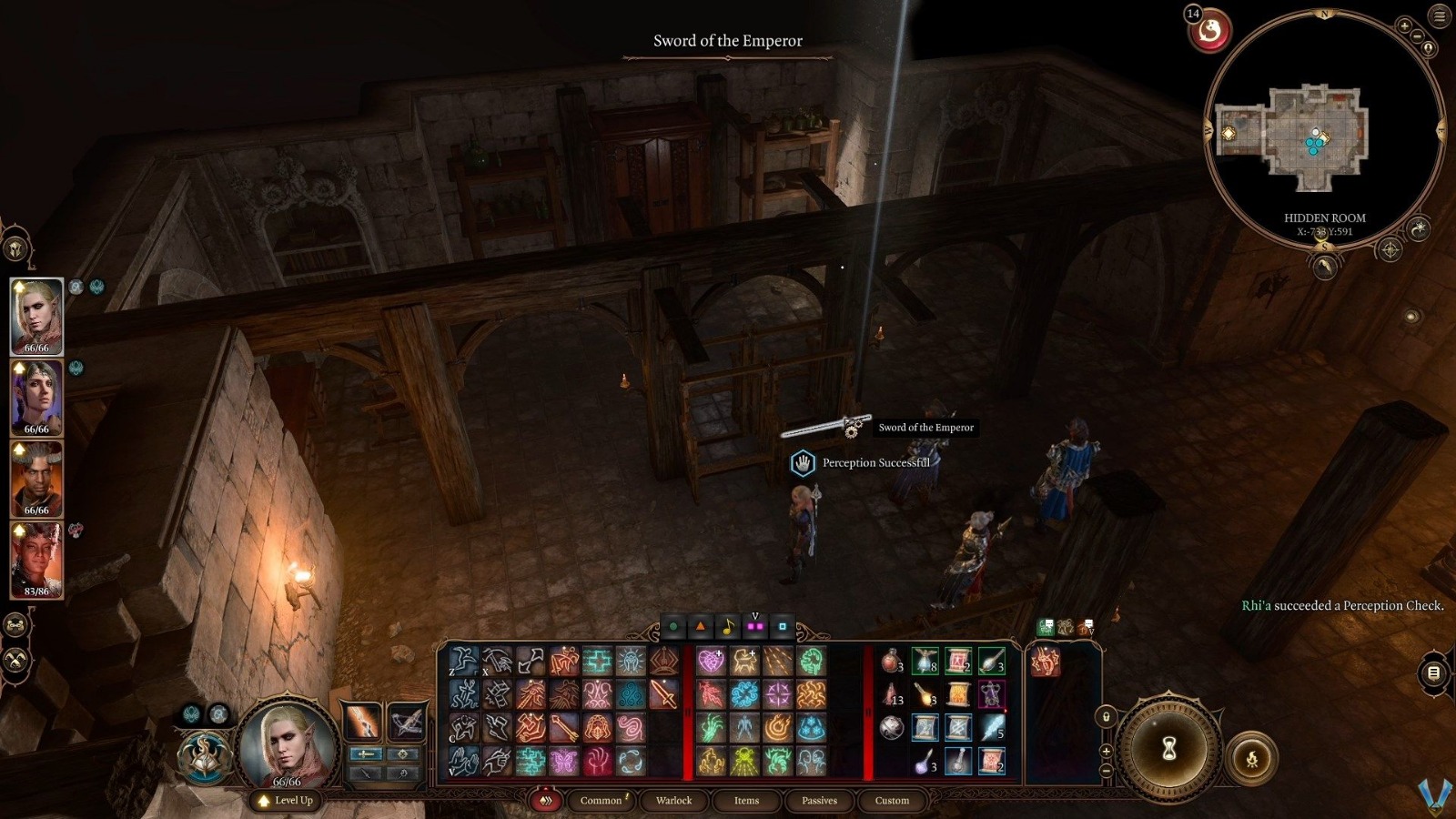The height and width of the screenshot is (819, 1456).
Task: Activate the turn-based mode hourglass button
Action: coord(1169,746)
